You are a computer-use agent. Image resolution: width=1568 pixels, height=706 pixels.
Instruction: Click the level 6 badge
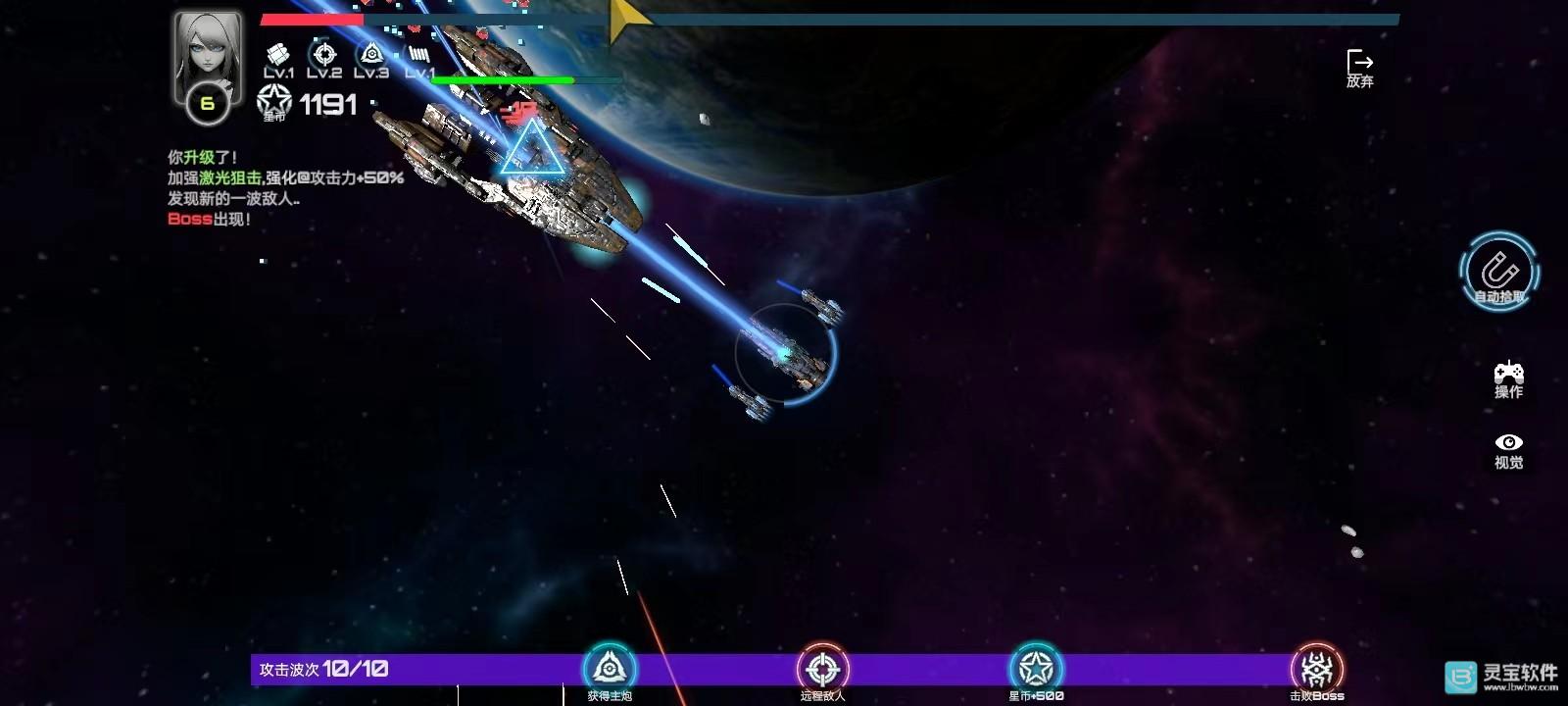click(x=206, y=101)
